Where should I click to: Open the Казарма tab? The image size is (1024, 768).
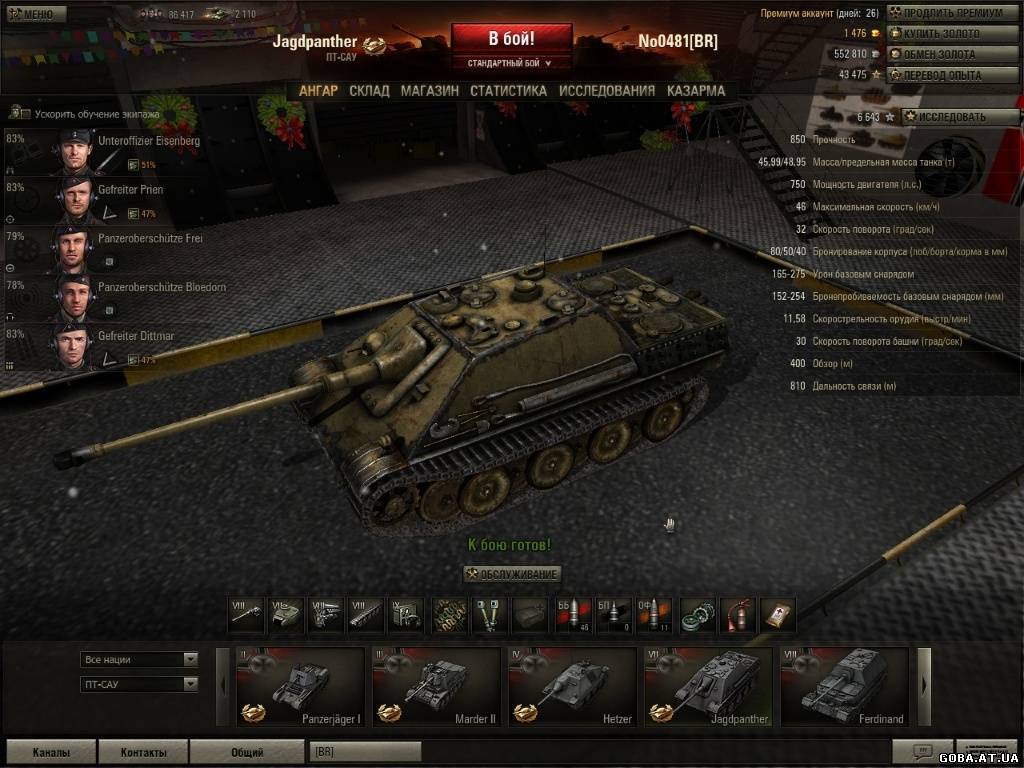pos(696,90)
